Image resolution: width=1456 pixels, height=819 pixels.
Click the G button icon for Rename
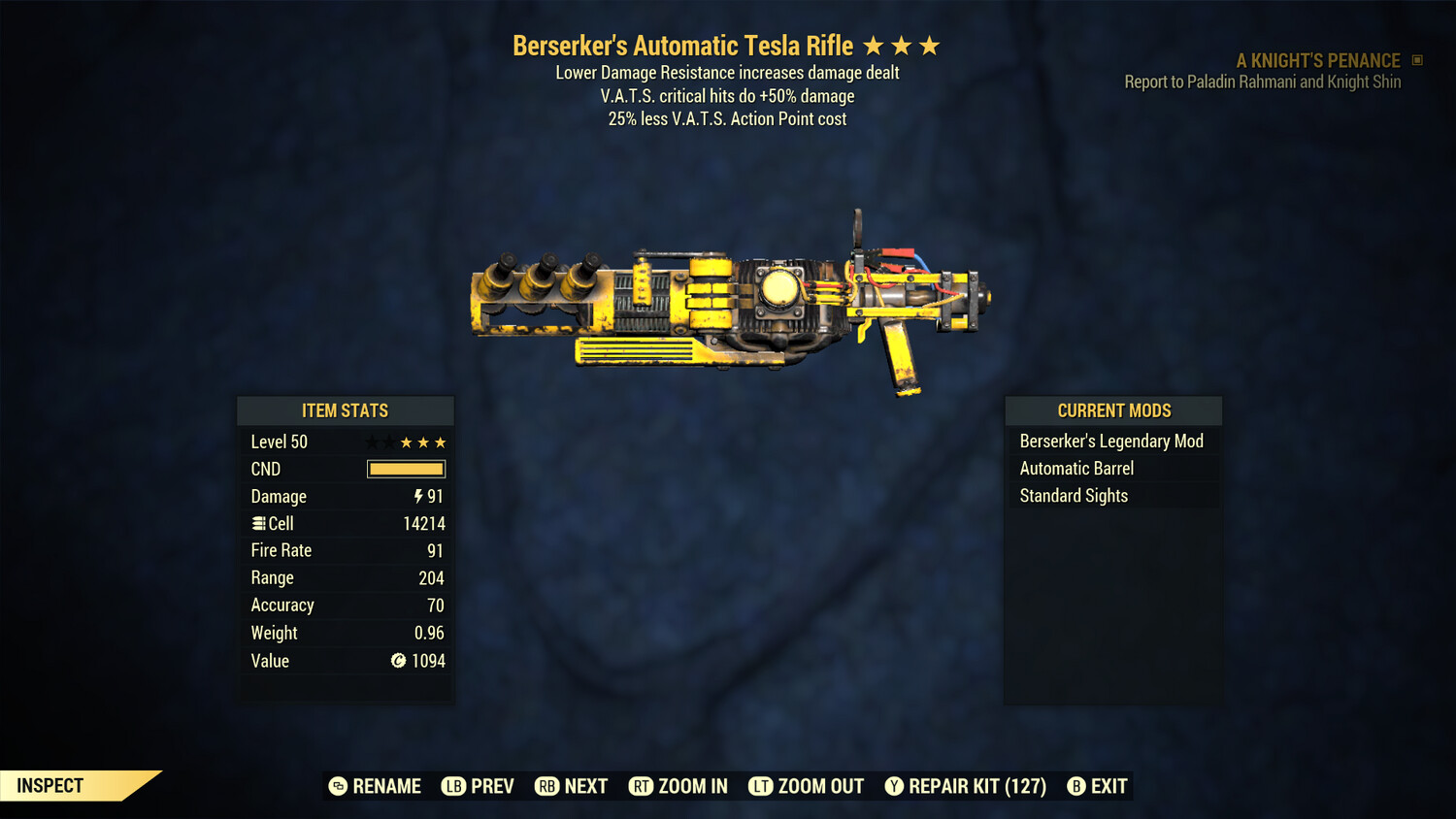pyautogui.click(x=337, y=786)
